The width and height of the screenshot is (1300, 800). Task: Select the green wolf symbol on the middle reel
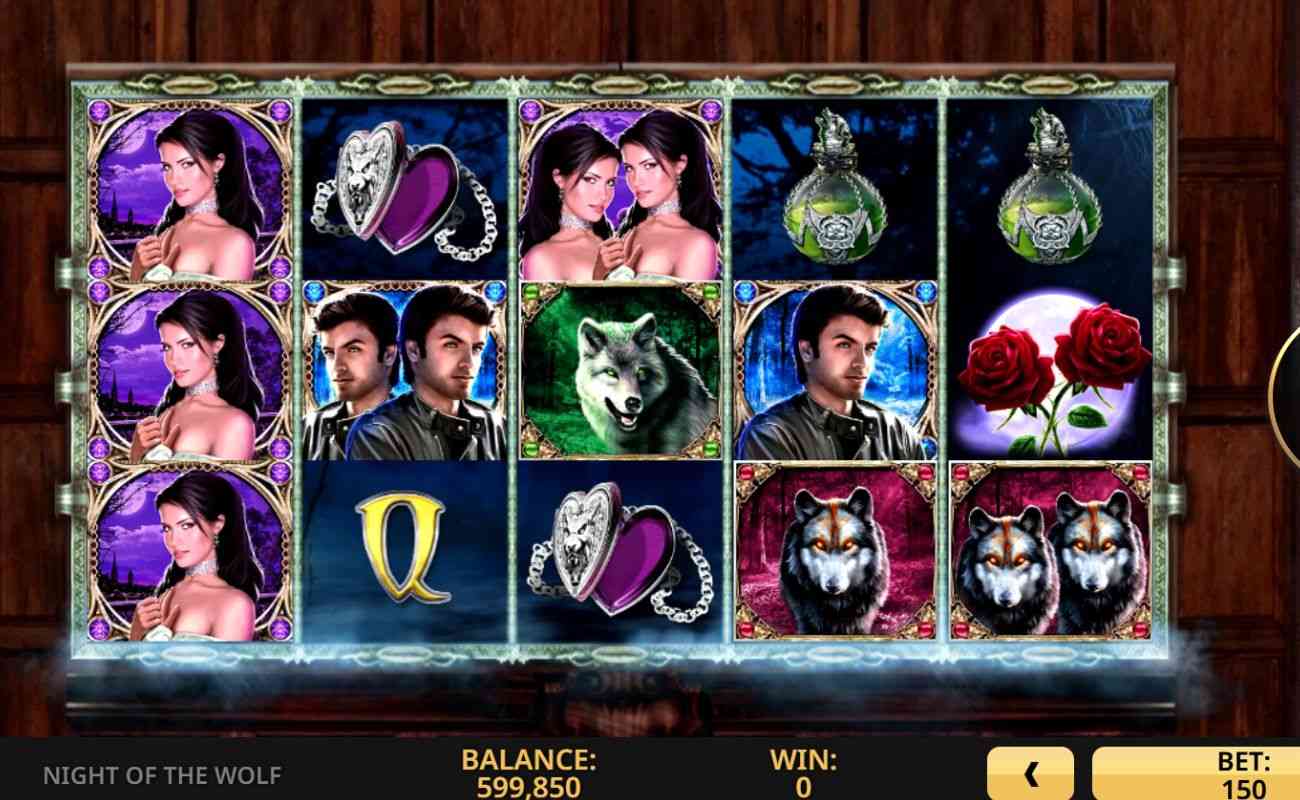620,370
